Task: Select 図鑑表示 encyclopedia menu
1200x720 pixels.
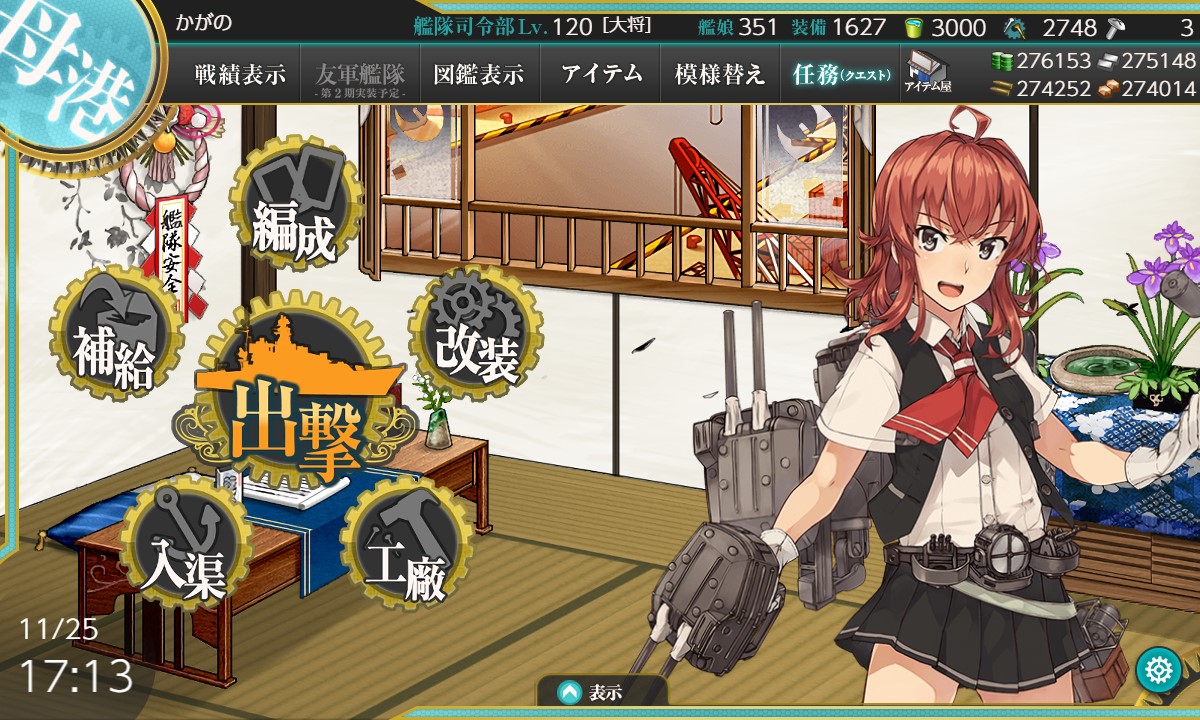Action: click(x=479, y=74)
